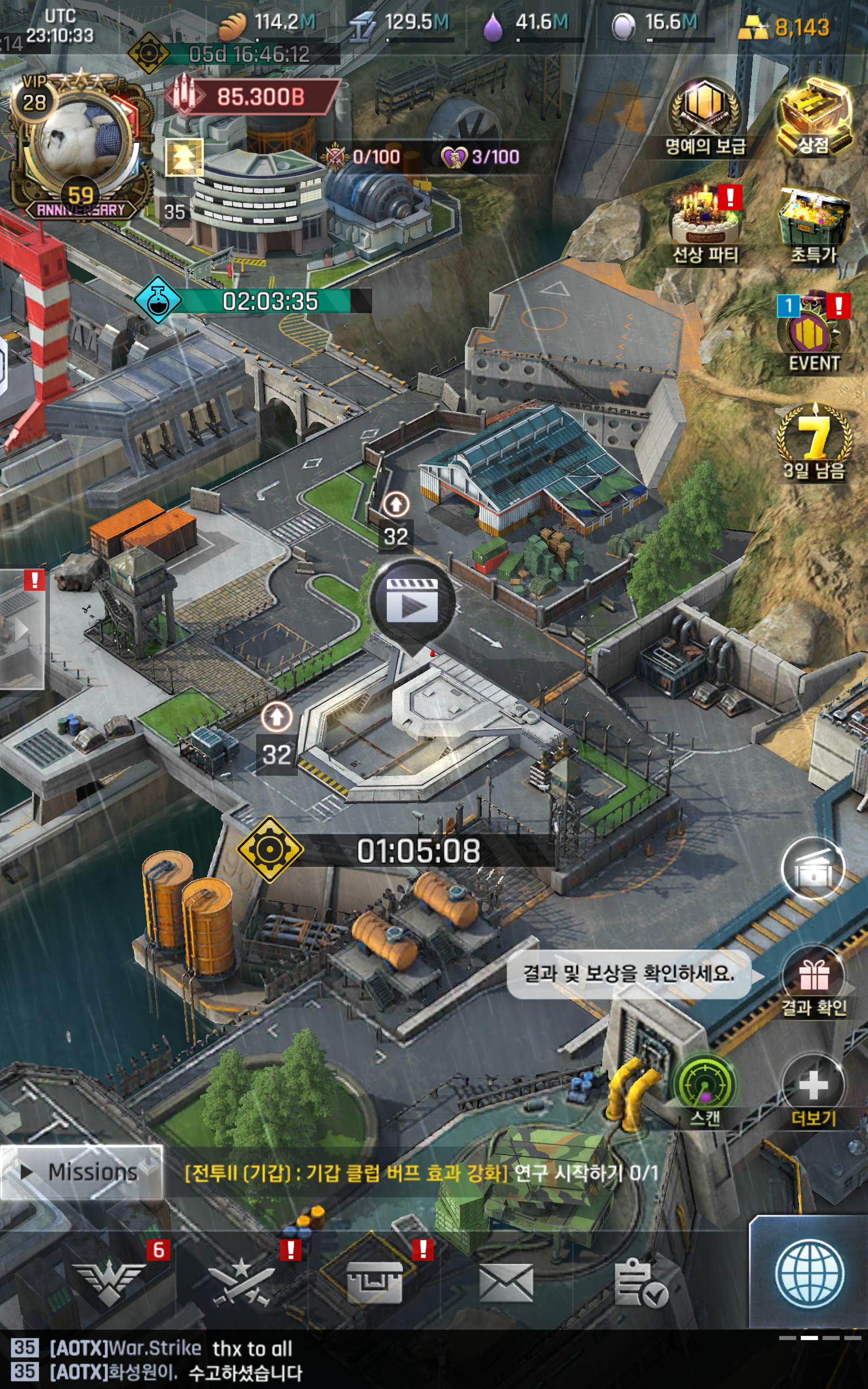868x1389 pixels.
Task: Open the mail envelope
Action: coord(506,1282)
